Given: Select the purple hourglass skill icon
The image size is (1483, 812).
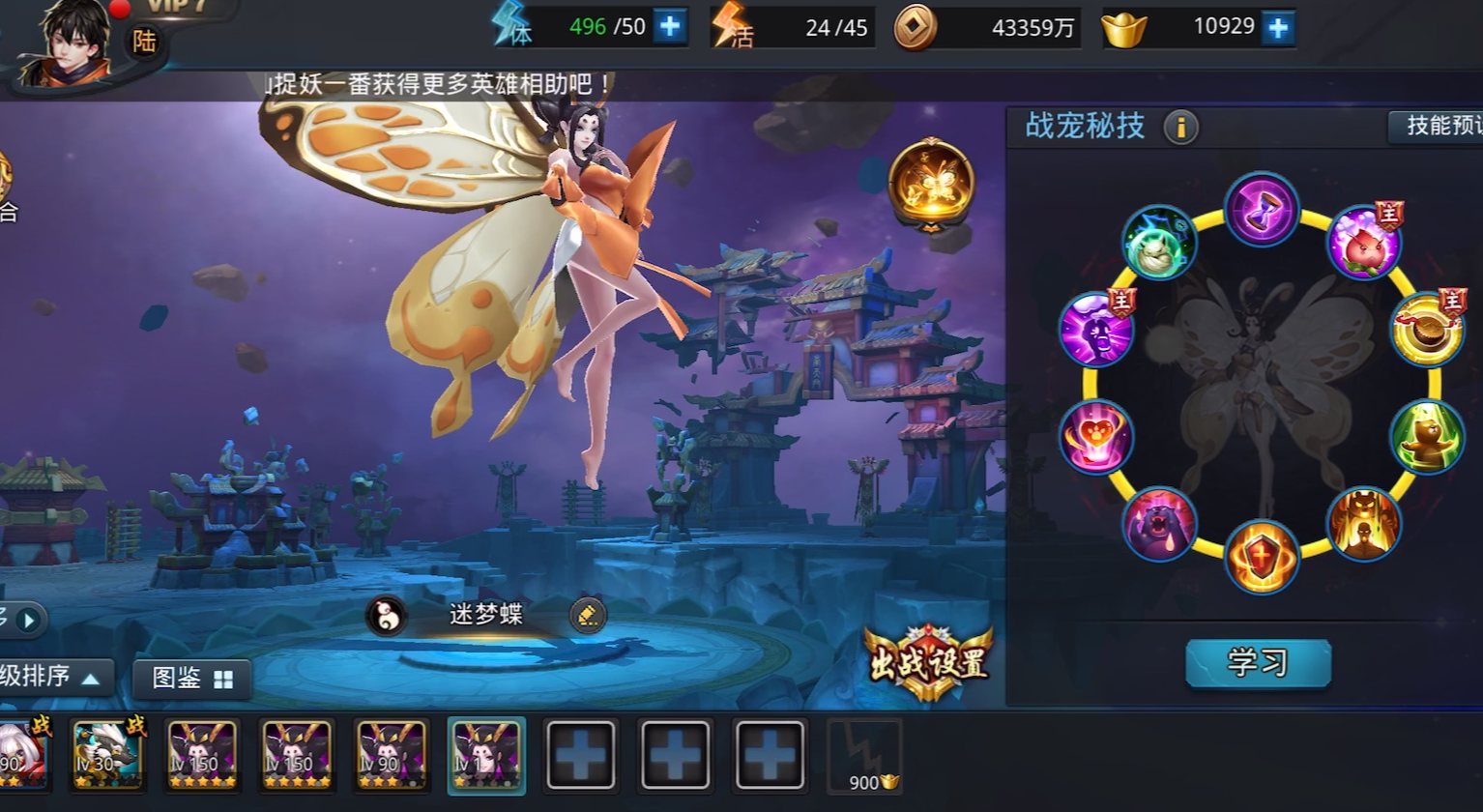Looking at the screenshot, I should [x=1262, y=212].
